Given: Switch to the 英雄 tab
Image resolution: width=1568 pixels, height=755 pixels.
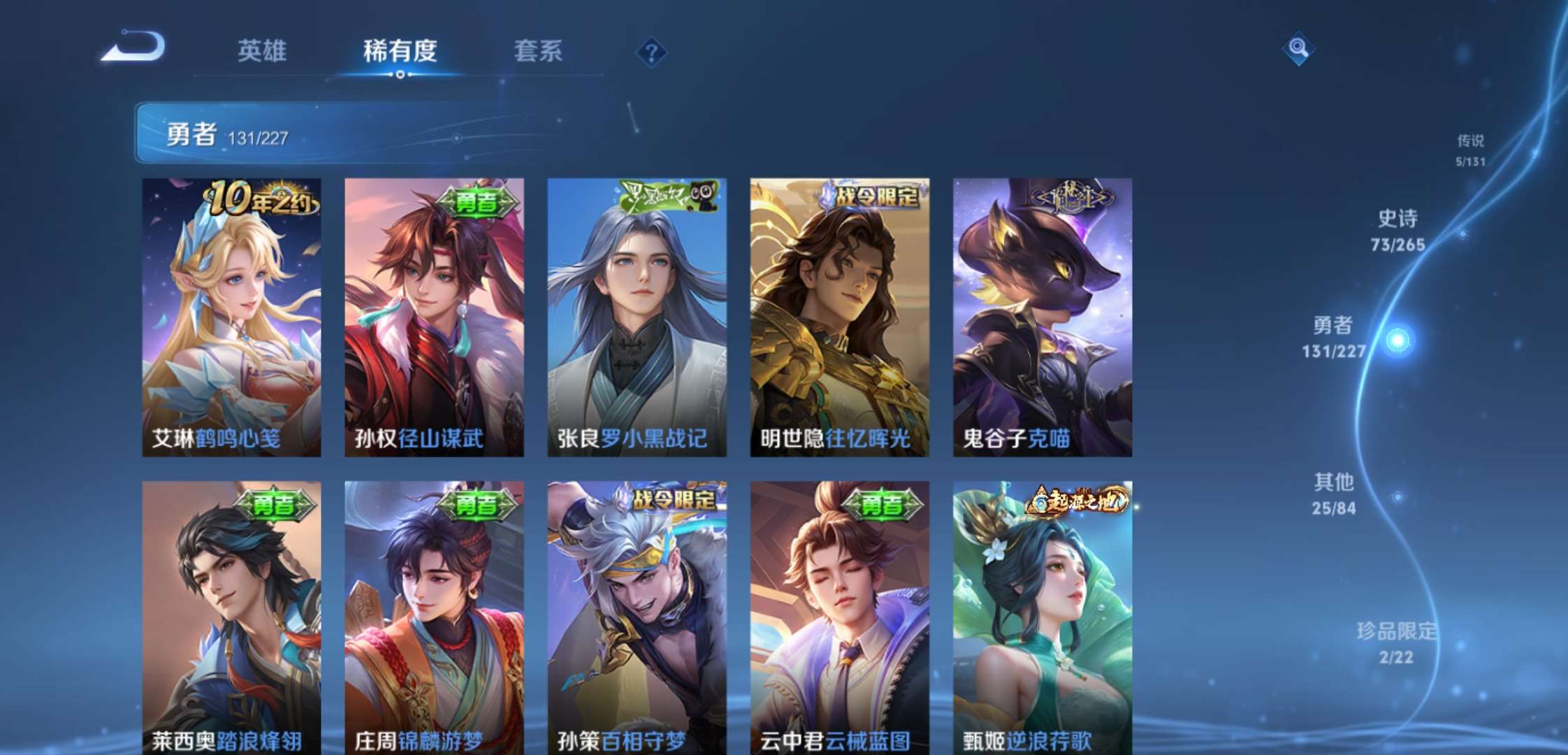Looking at the screenshot, I should (262, 51).
